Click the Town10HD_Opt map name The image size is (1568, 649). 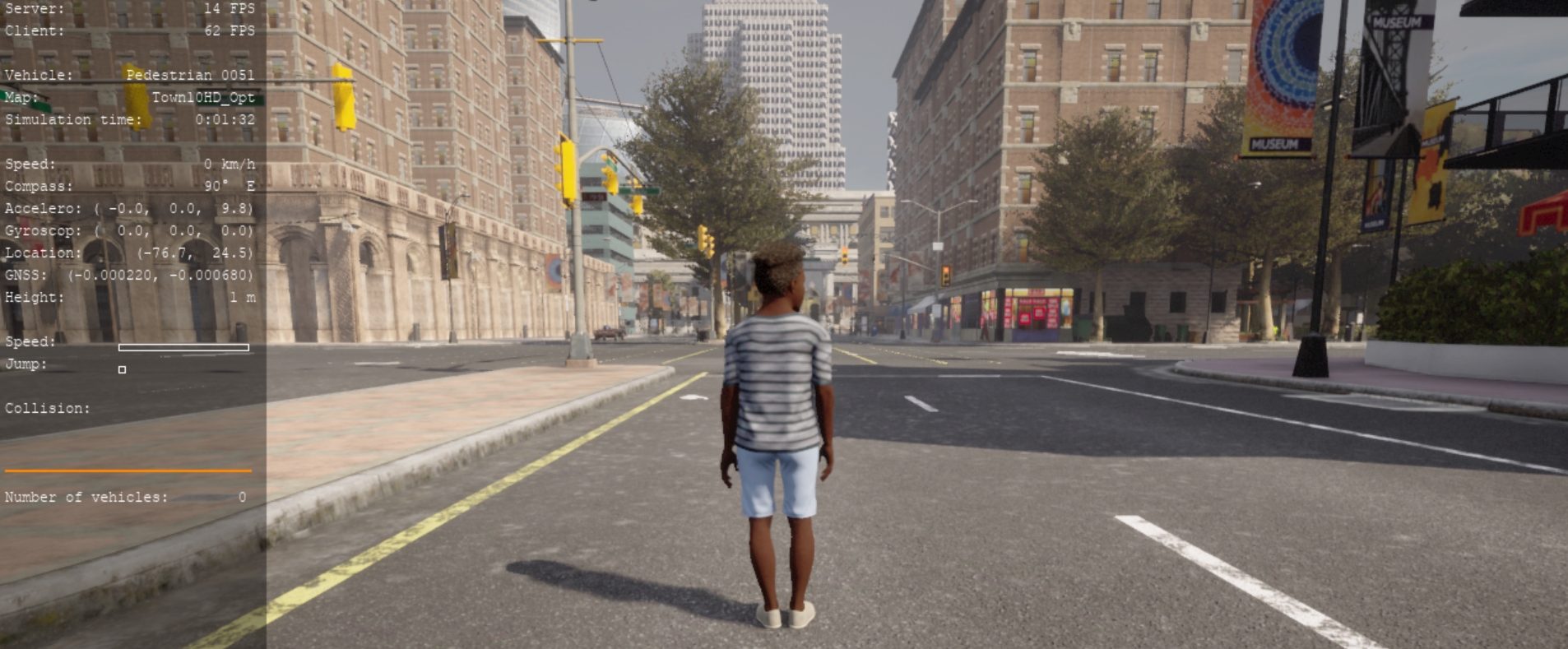coord(202,96)
